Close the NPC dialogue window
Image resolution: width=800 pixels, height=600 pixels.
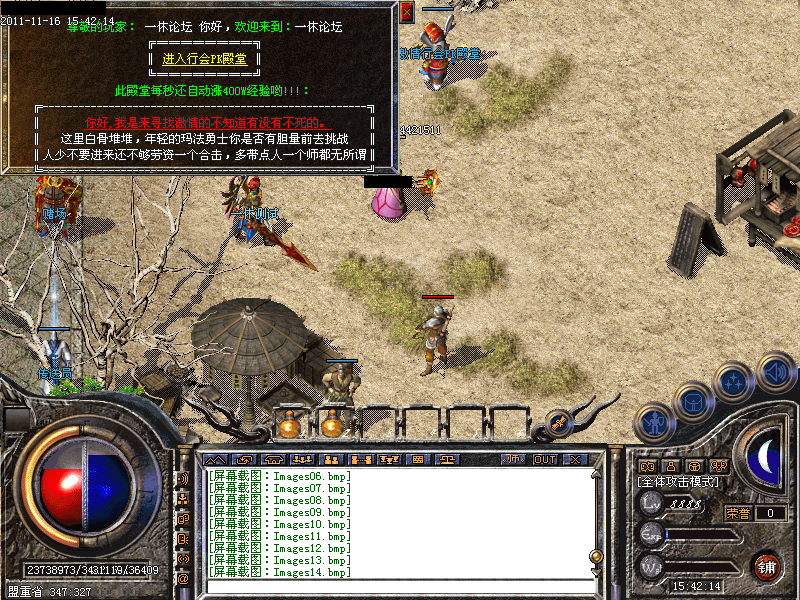pos(406,13)
